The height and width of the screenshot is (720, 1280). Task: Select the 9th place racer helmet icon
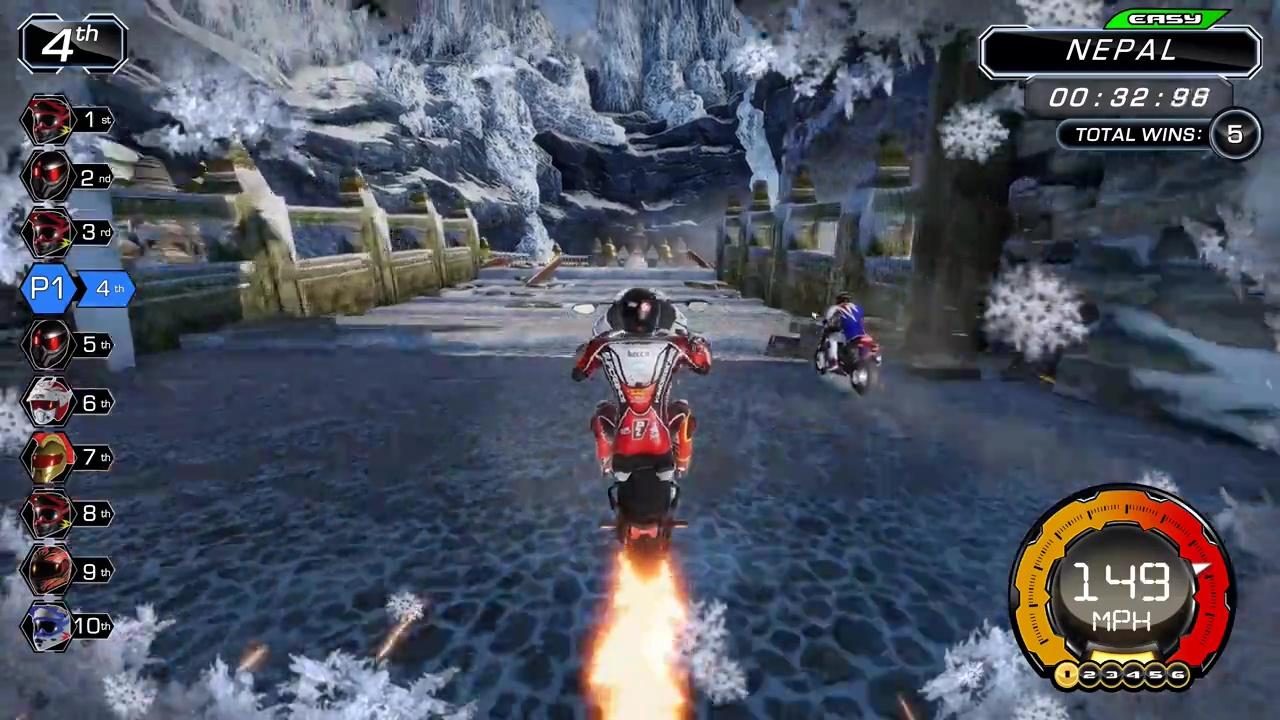pos(47,570)
